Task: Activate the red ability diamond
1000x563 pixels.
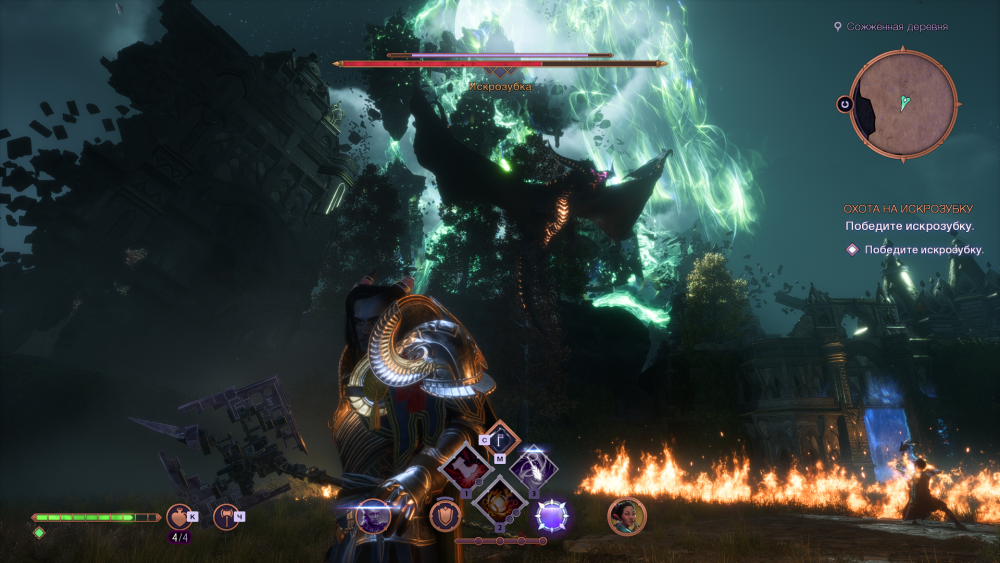Action: tap(464, 468)
